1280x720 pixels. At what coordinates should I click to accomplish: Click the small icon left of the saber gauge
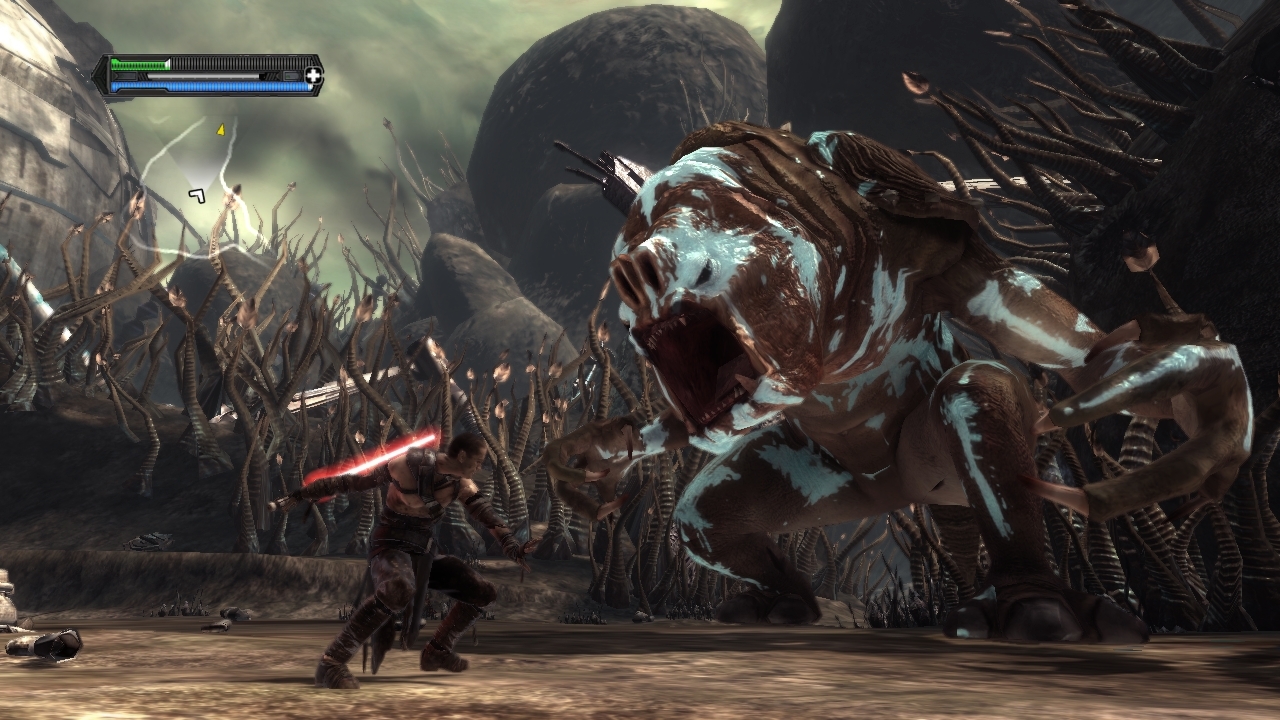126,76
